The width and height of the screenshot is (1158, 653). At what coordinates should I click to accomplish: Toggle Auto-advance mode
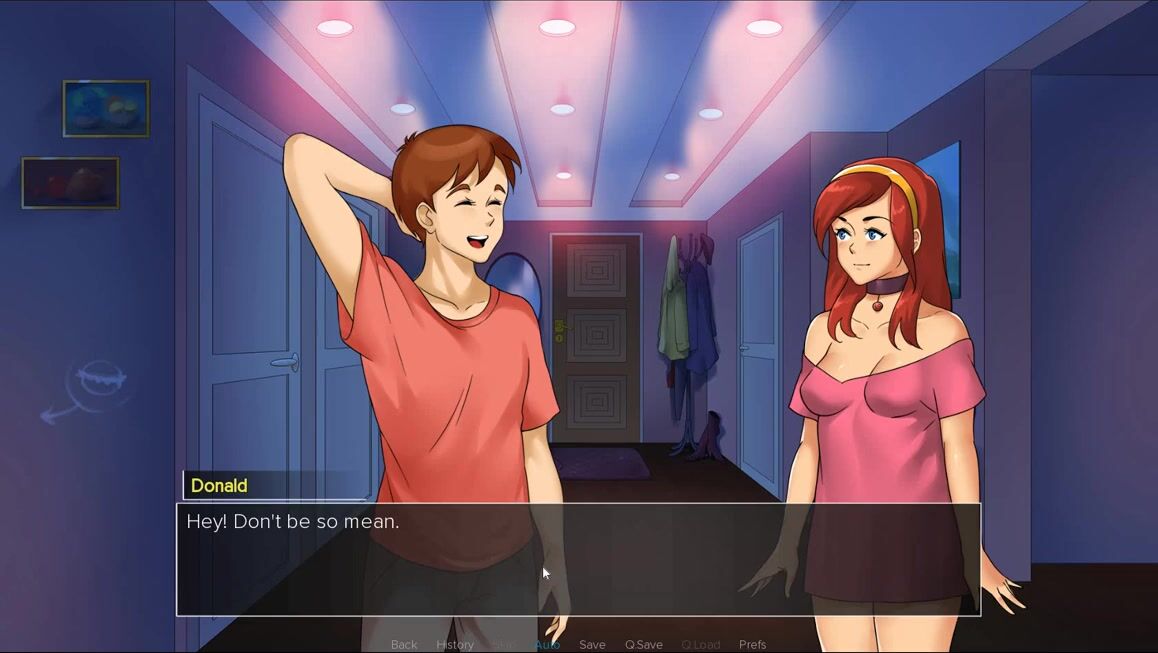[547, 645]
